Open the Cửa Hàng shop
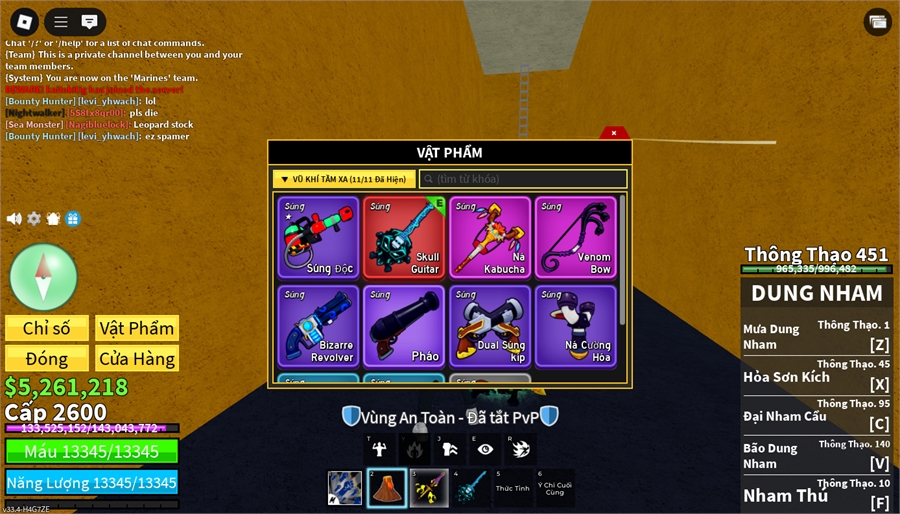The width and height of the screenshot is (900, 514). [x=137, y=358]
